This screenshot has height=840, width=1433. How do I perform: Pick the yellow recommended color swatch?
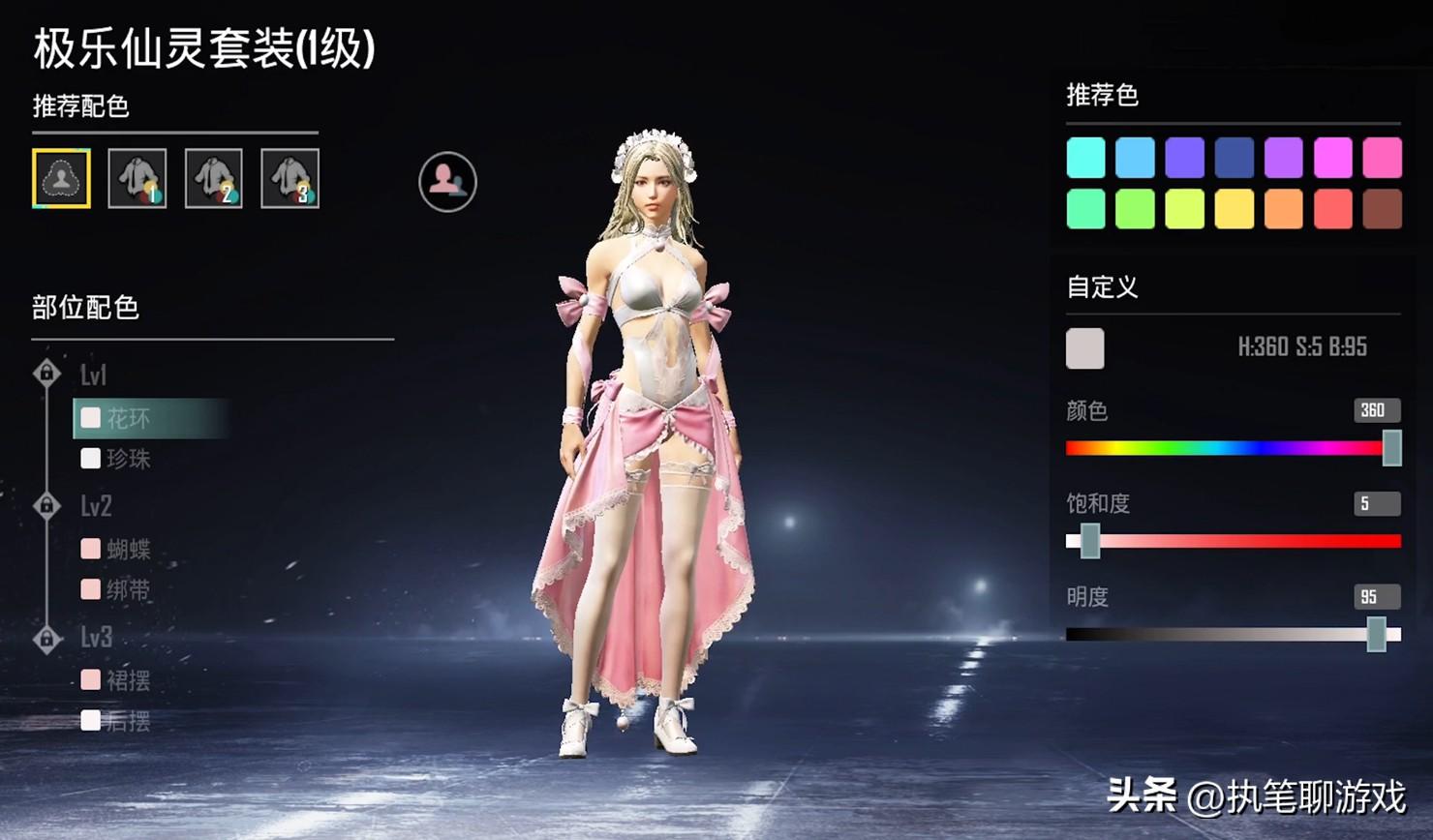(x=1234, y=209)
